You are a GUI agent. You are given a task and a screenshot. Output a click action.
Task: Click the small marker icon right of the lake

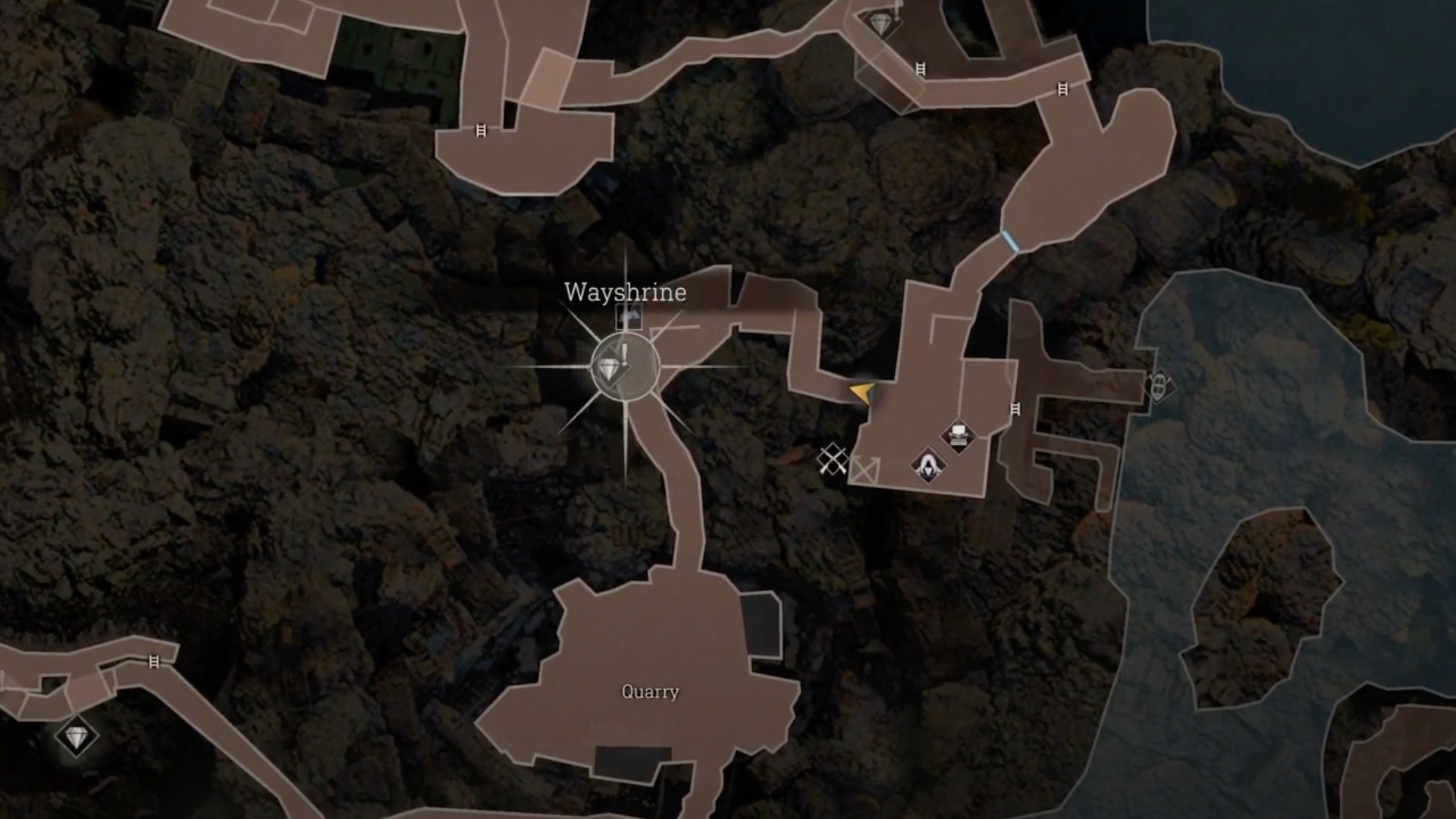click(x=1160, y=386)
